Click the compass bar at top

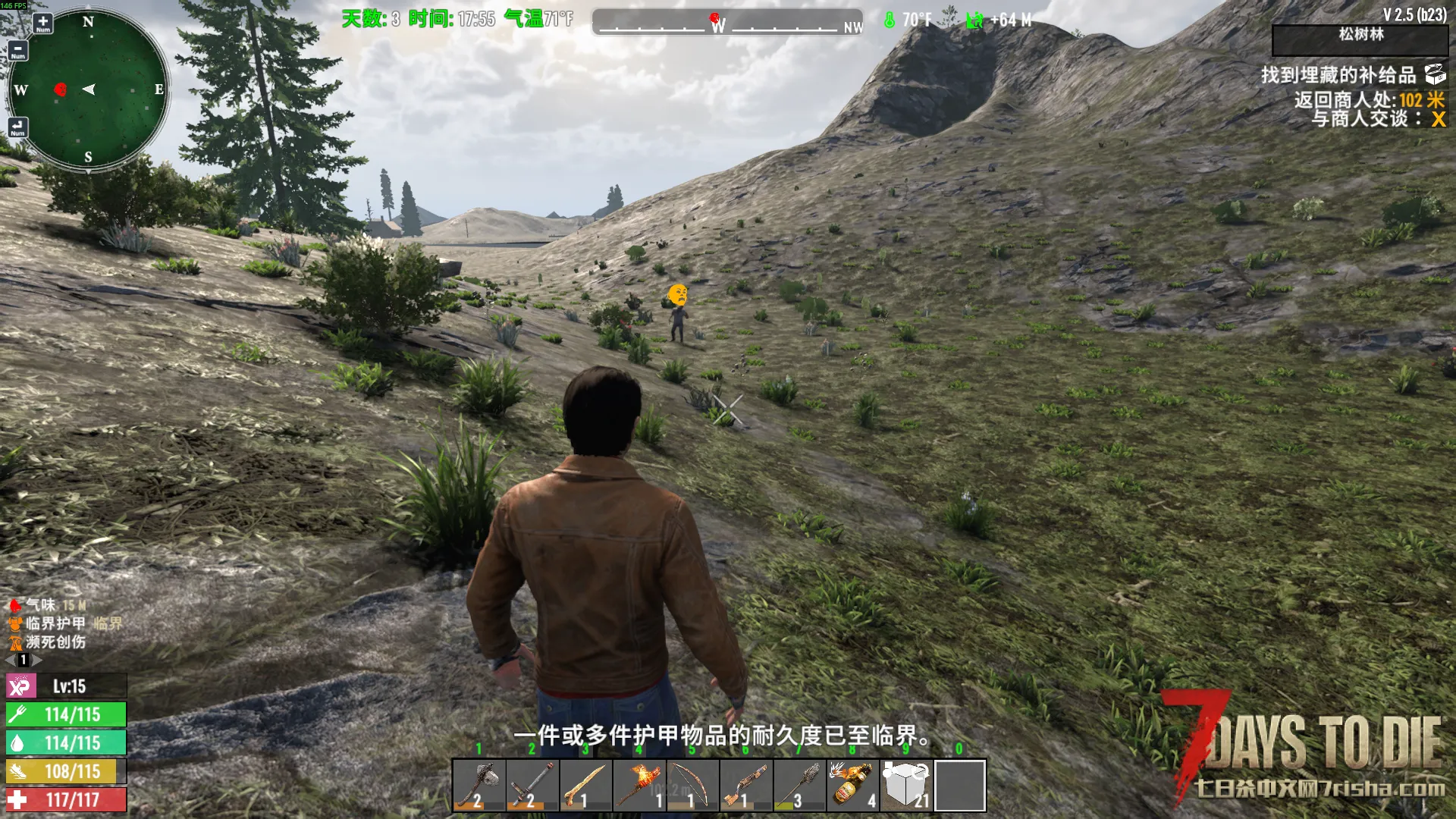(x=728, y=23)
